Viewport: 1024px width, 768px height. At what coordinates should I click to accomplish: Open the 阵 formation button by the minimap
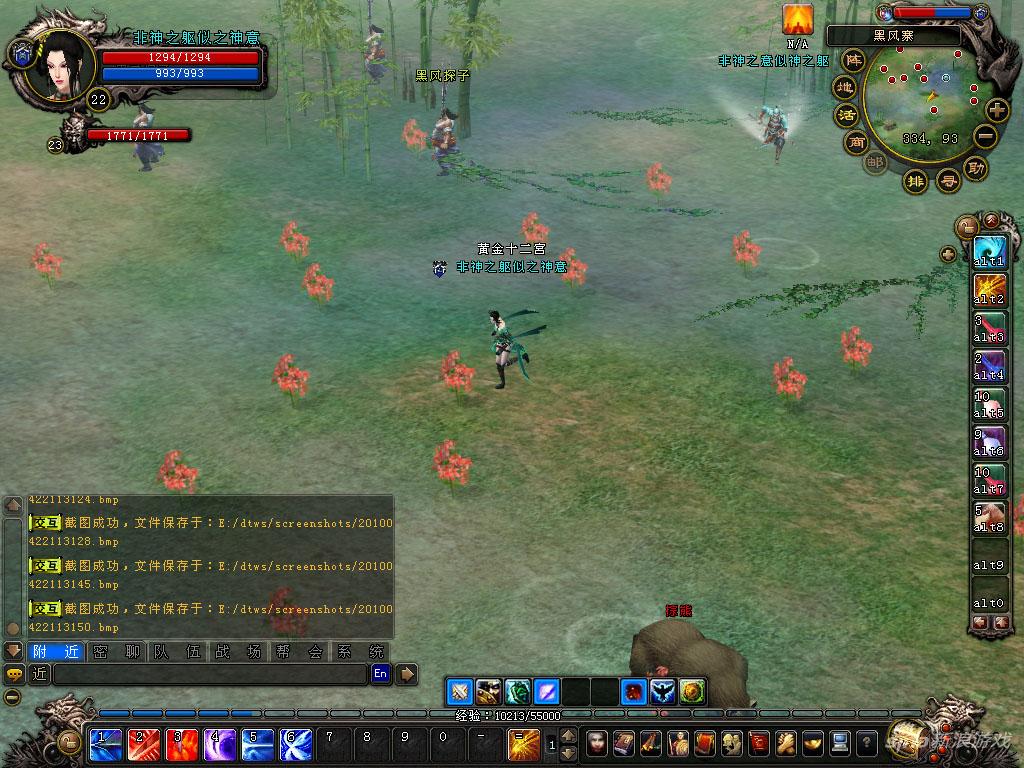853,59
